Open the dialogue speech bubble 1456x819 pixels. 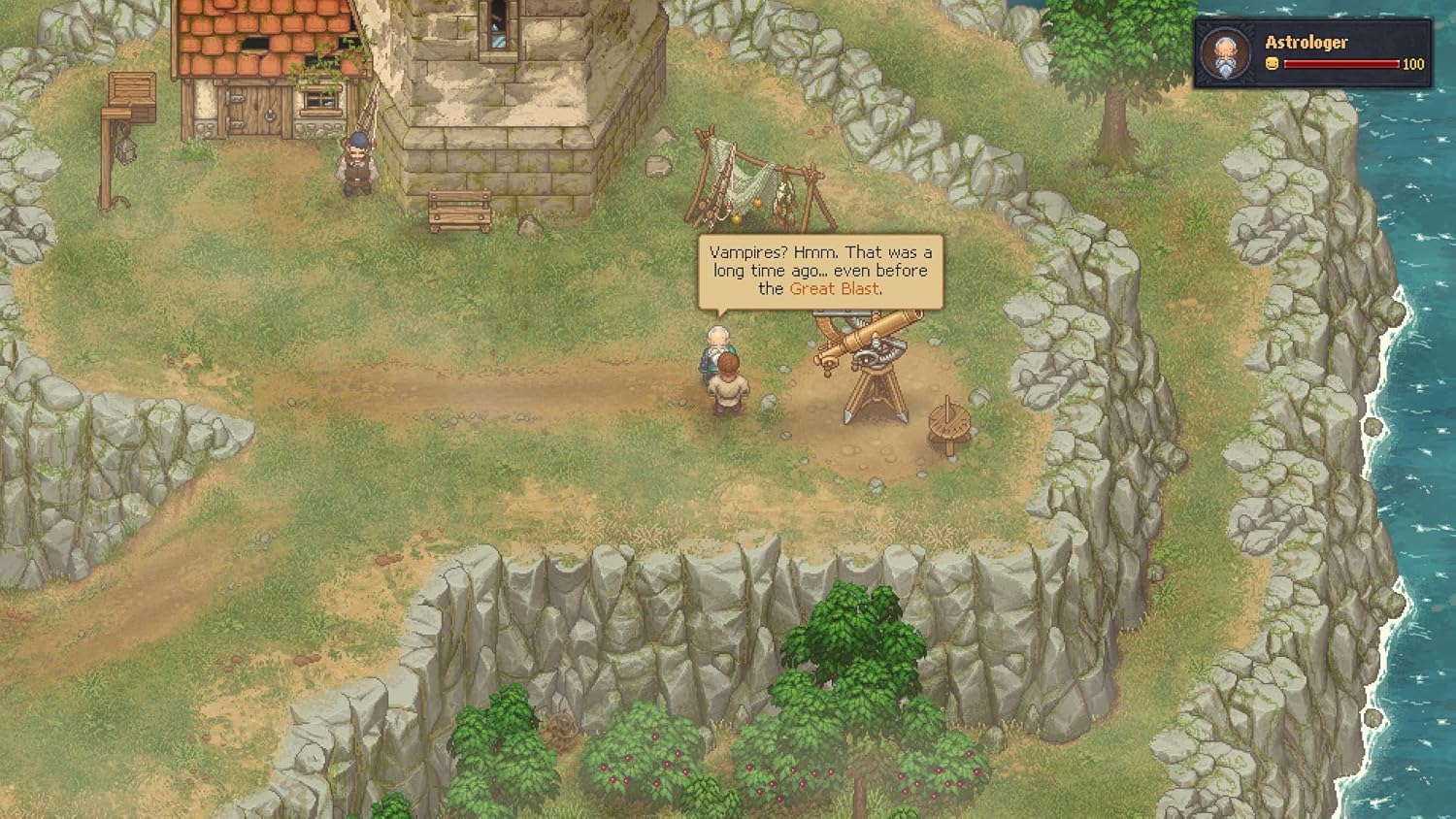coord(818,270)
